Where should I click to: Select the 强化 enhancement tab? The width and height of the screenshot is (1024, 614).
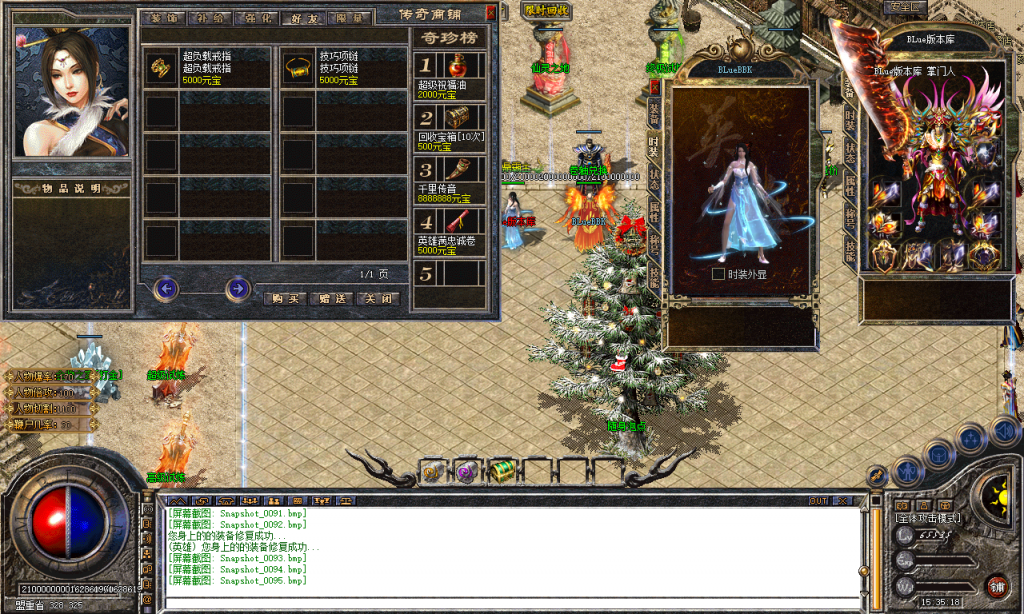(256, 18)
